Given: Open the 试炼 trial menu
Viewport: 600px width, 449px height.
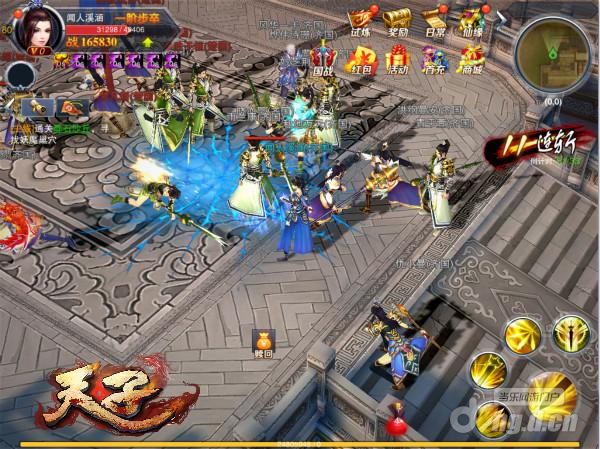Looking at the screenshot, I should pos(358,23).
